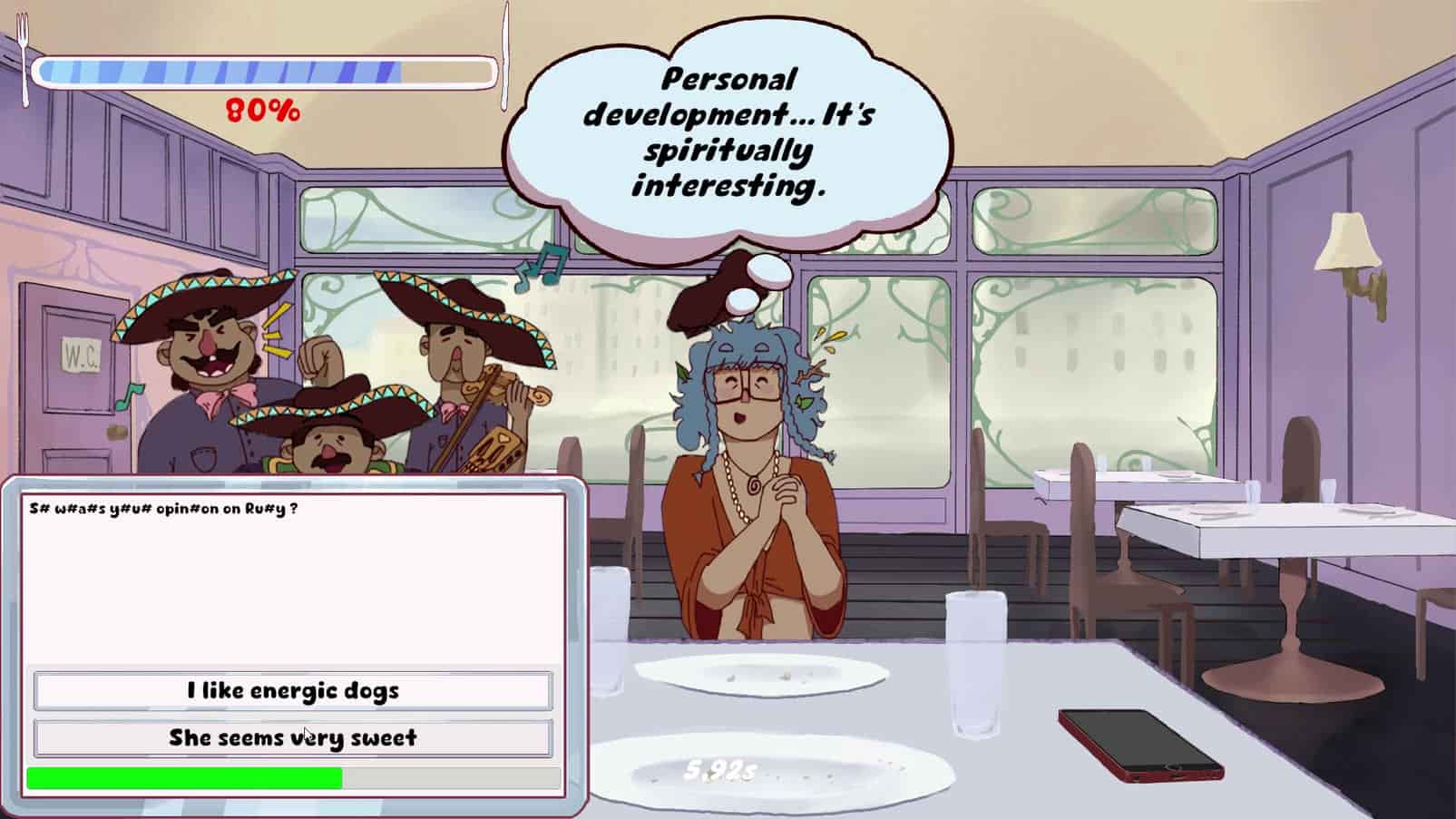Choose the "I like energic dogs" reply
1456x819 pixels.
pos(292,691)
